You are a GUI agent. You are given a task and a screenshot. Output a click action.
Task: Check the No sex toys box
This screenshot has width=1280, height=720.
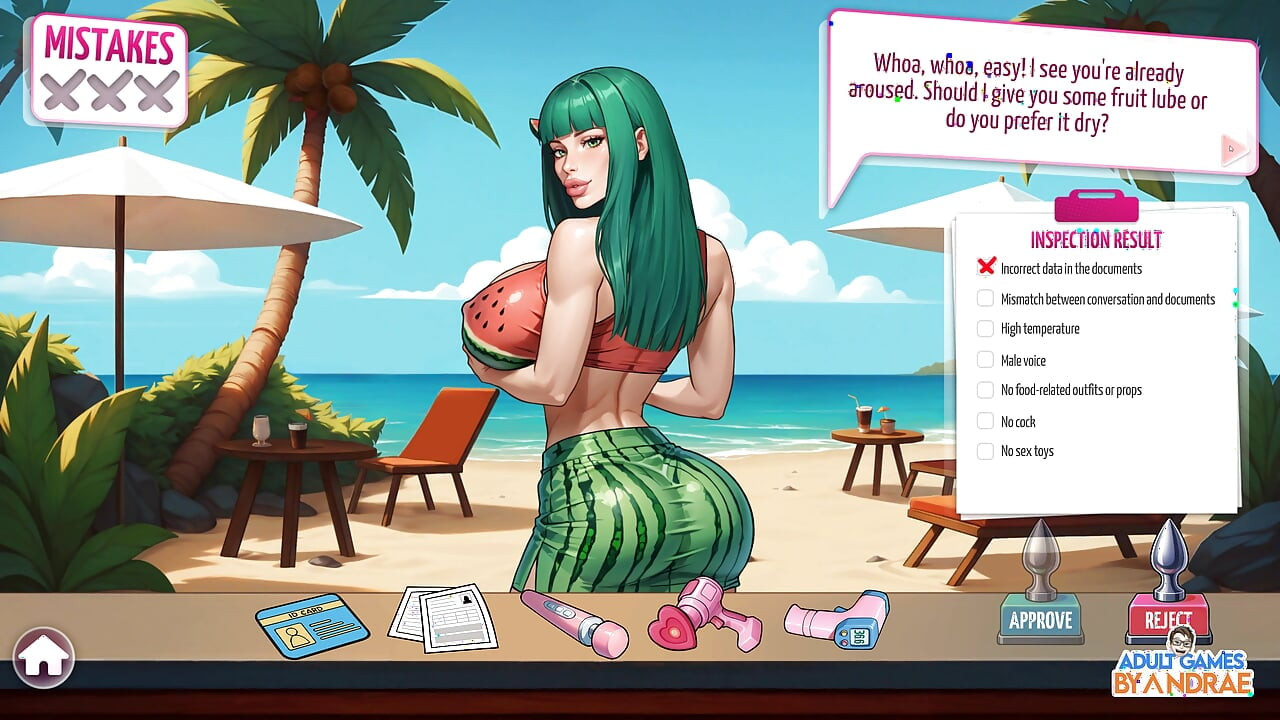985,451
